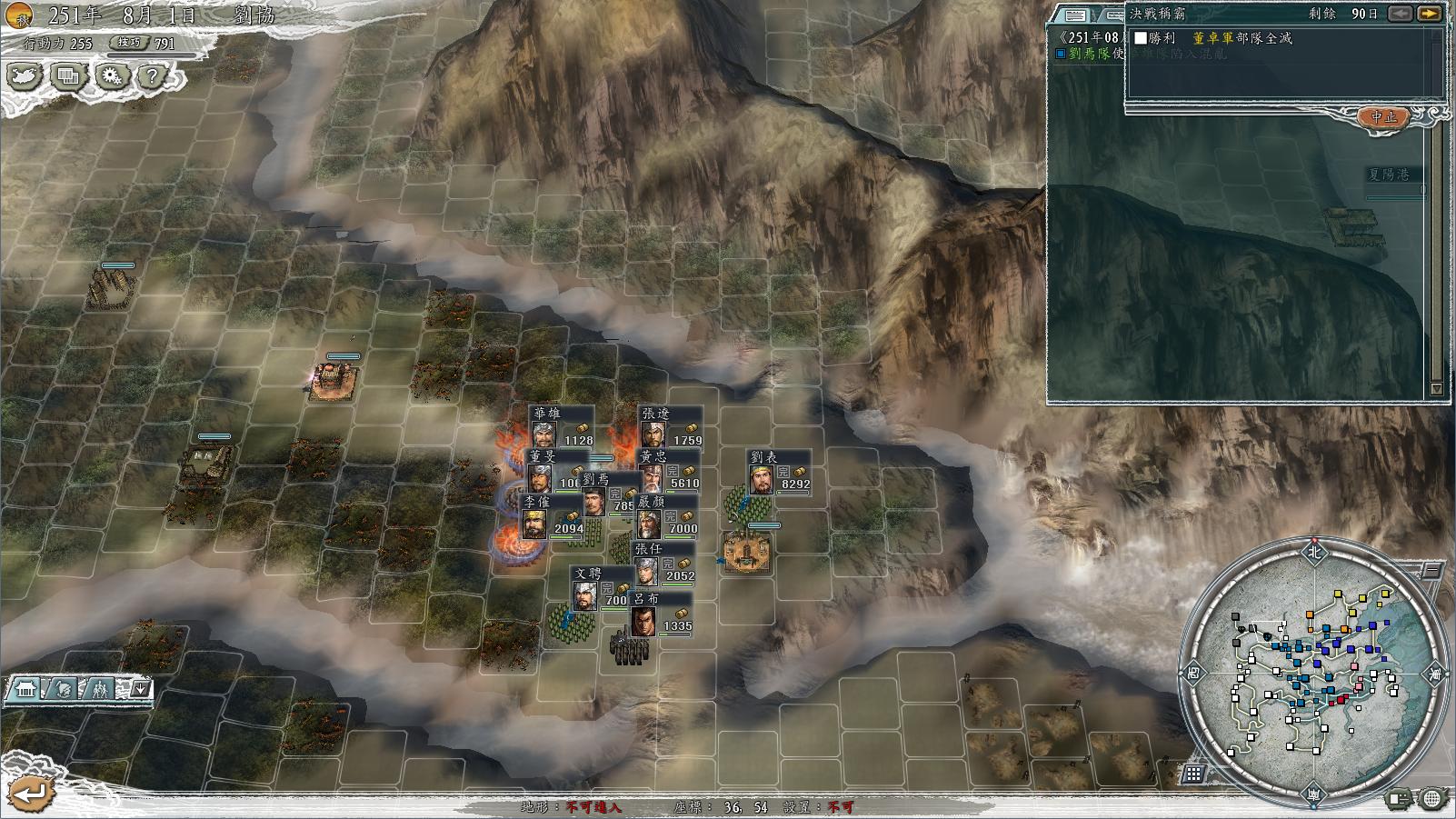This screenshot has height=819, width=1456.
Task: Click the return arrow button
Action: tap(31, 793)
